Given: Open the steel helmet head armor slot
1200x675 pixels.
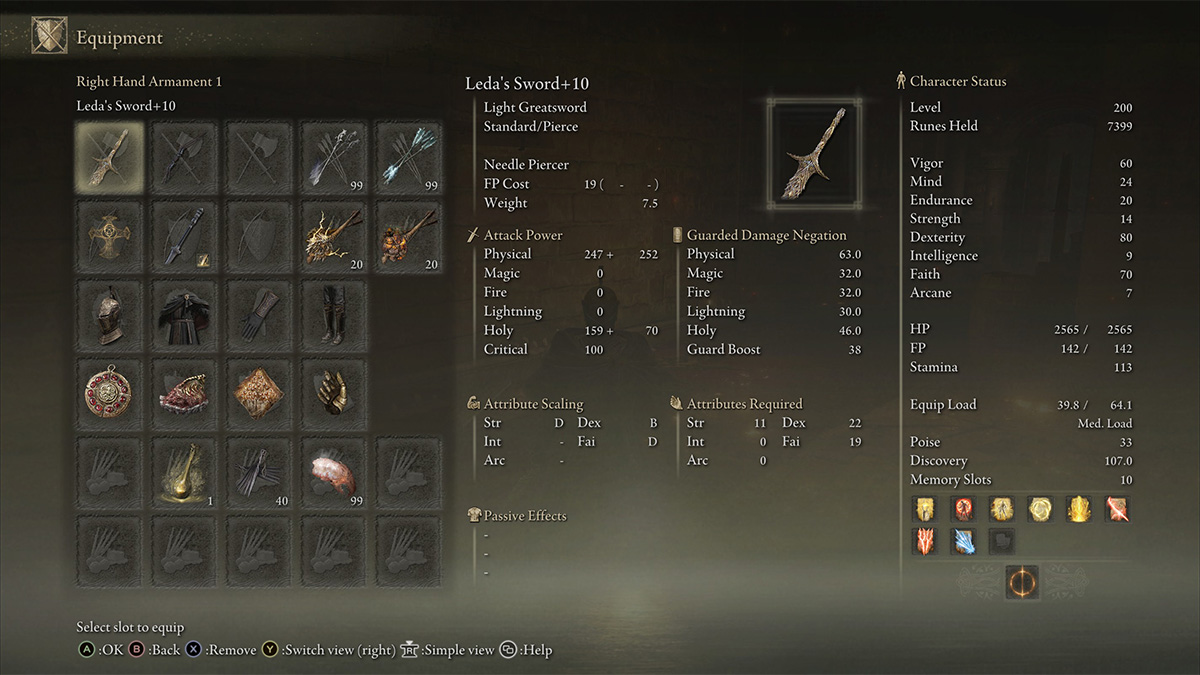Looking at the screenshot, I should click(x=109, y=313).
